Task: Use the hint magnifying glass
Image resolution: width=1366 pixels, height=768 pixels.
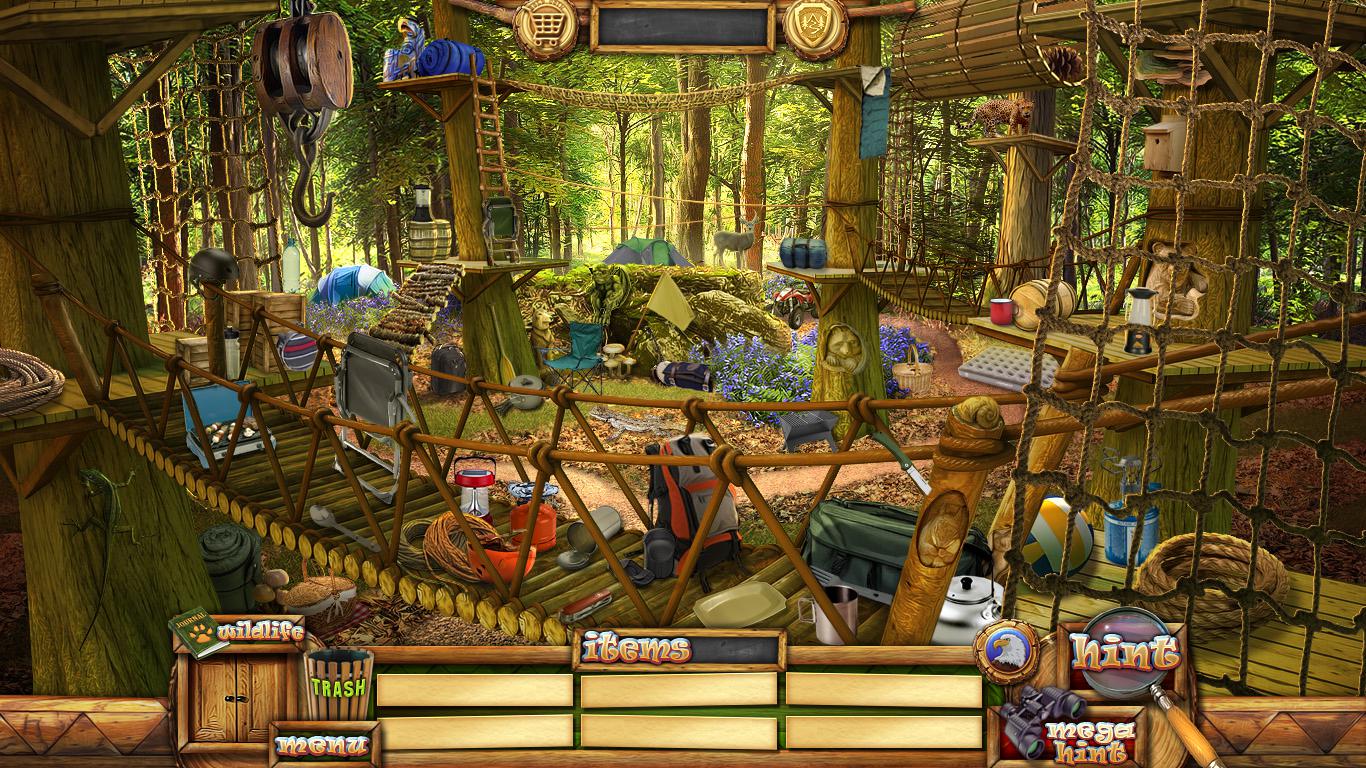Action: click(1125, 651)
